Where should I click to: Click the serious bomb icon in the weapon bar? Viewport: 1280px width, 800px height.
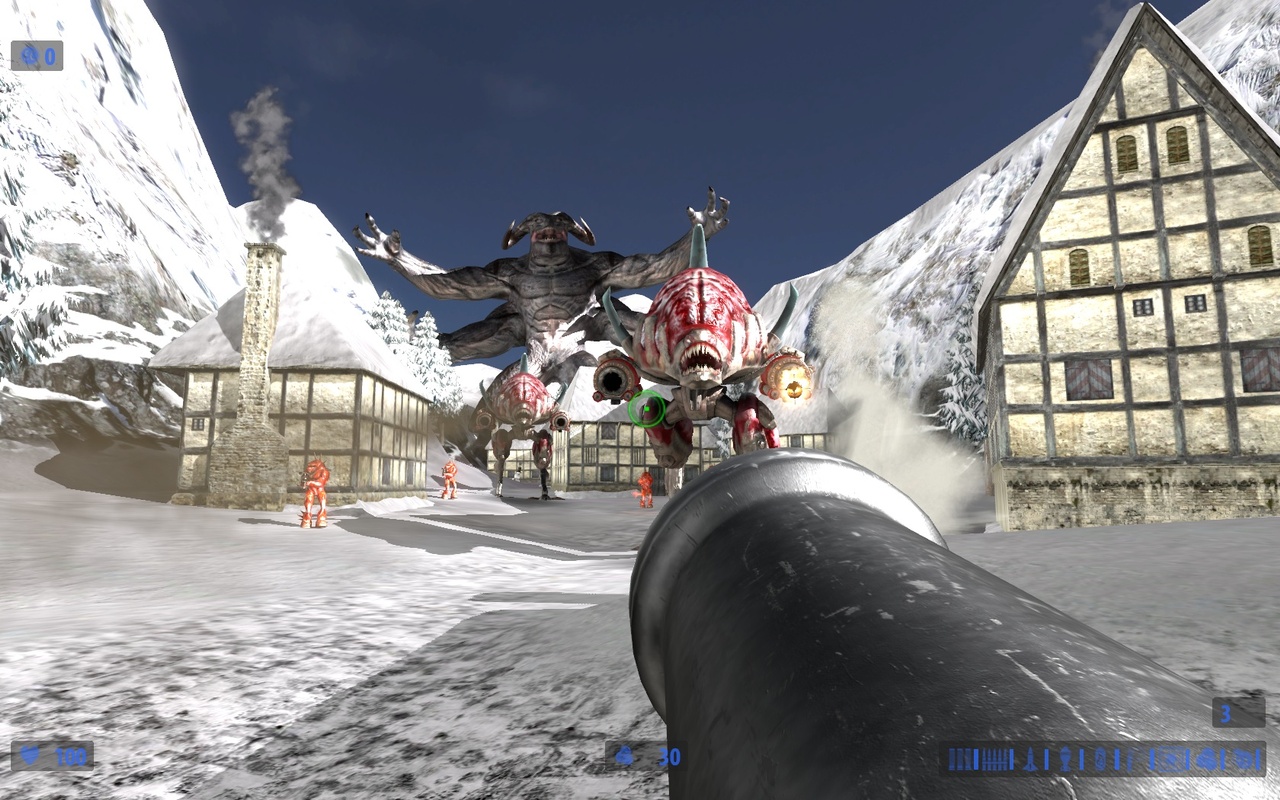1243,759
